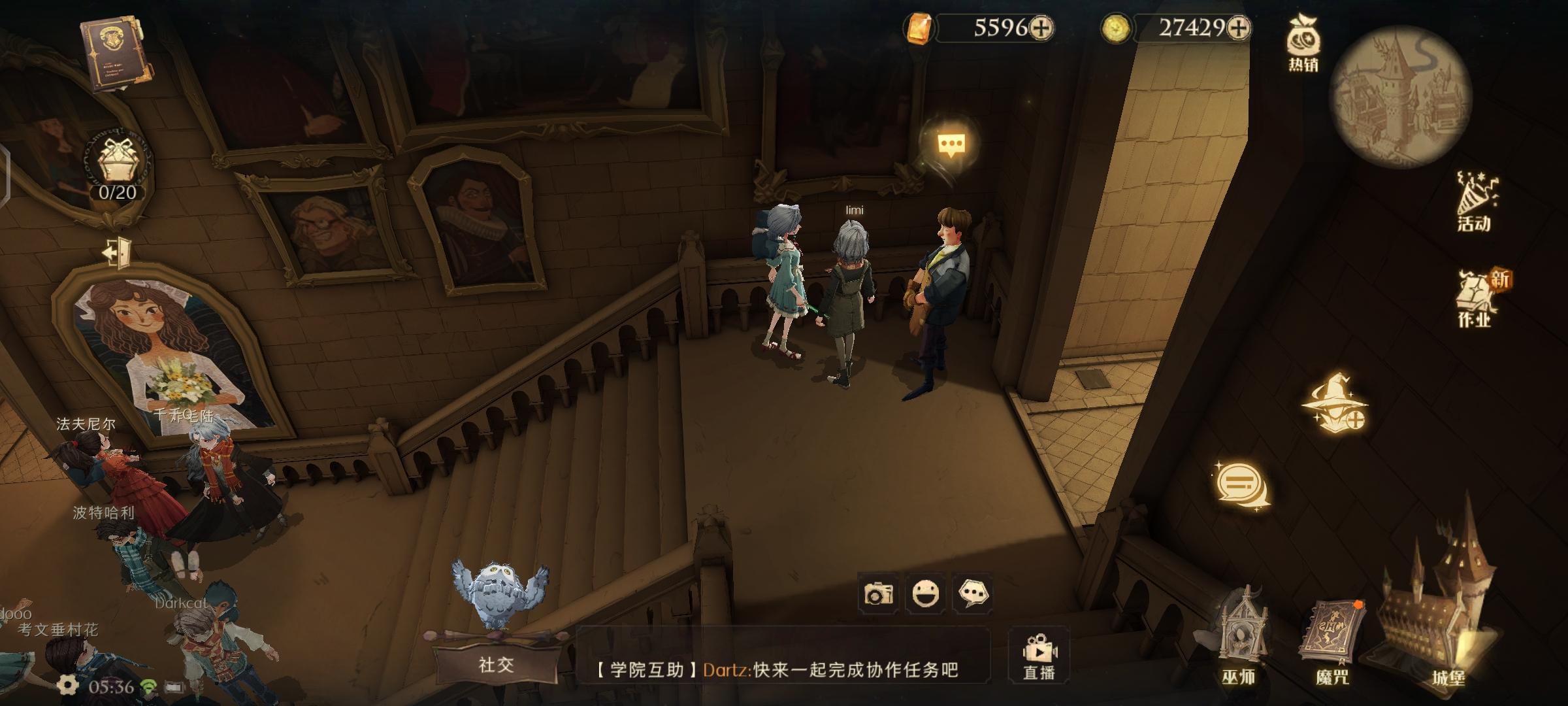Open quick chat speech bubble button
This screenshot has height=706, width=1568.
973,594
